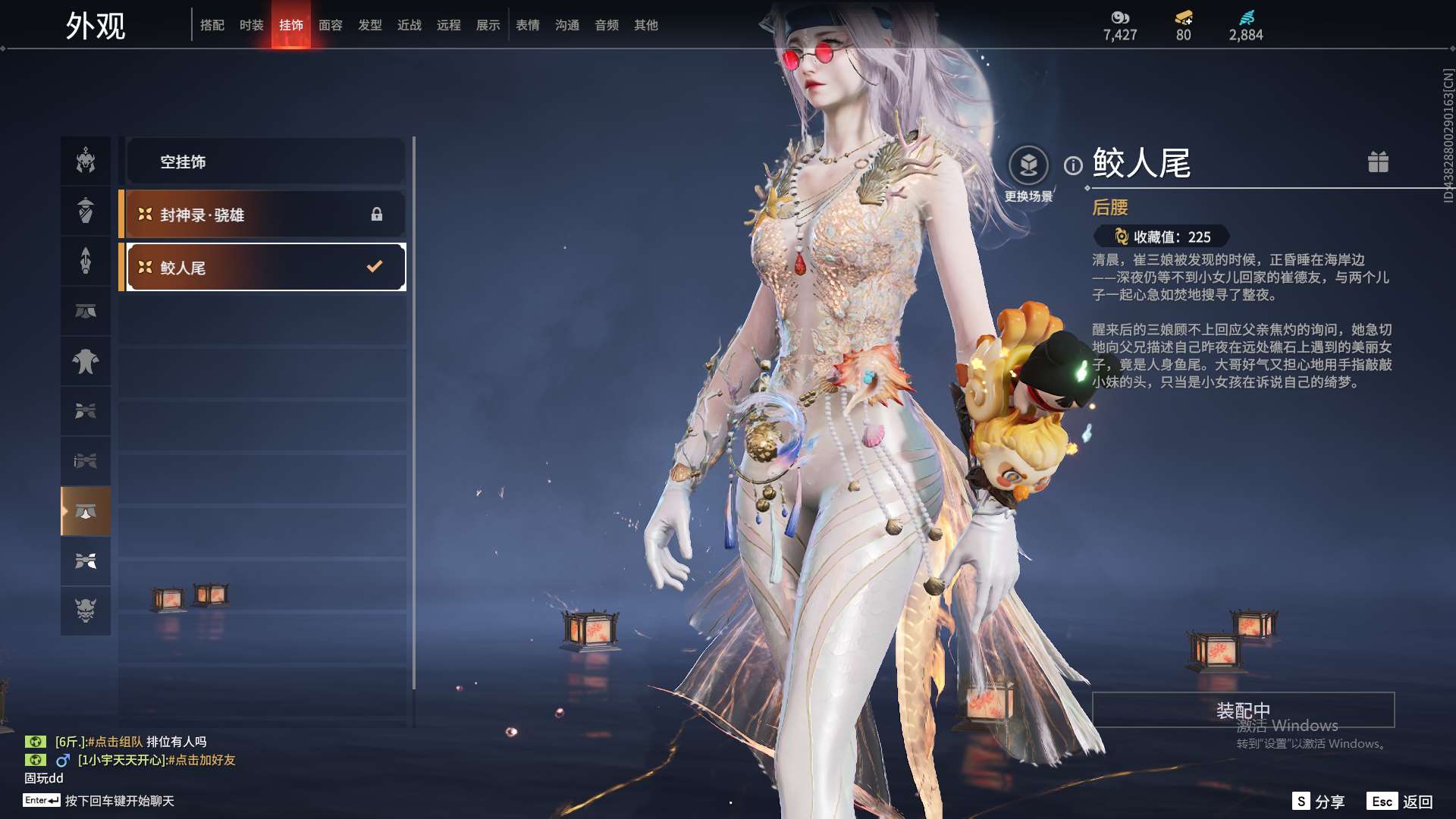
Task: Open the 近战 weapon skins tab
Action: click(x=409, y=25)
